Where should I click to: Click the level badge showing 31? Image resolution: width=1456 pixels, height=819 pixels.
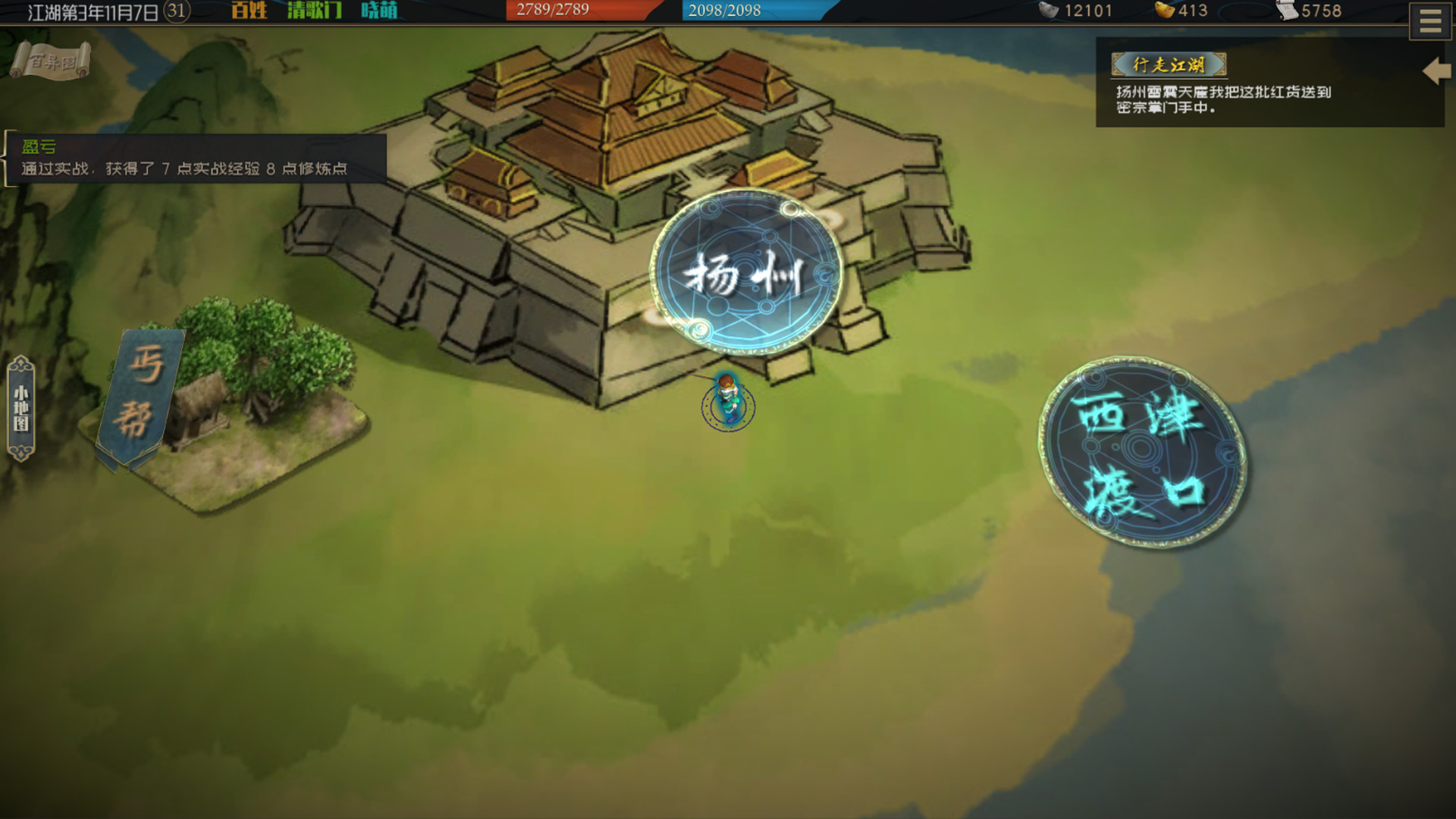coord(175,9)
